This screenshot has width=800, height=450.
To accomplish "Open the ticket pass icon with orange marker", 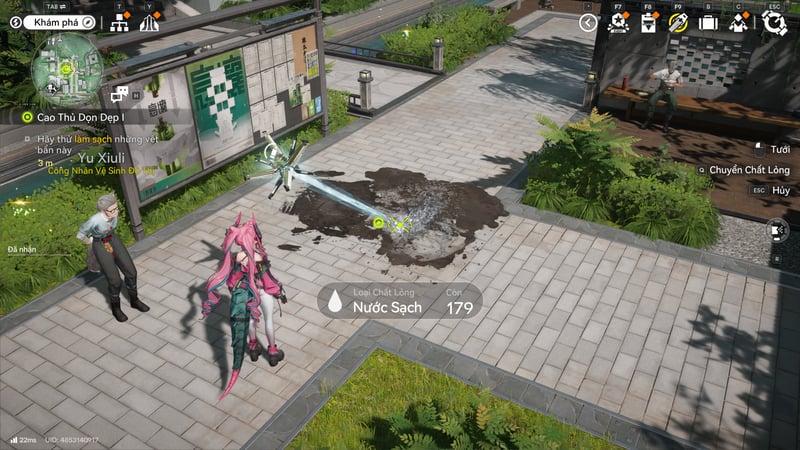I will pyautogui.click(x=648, y=22).
